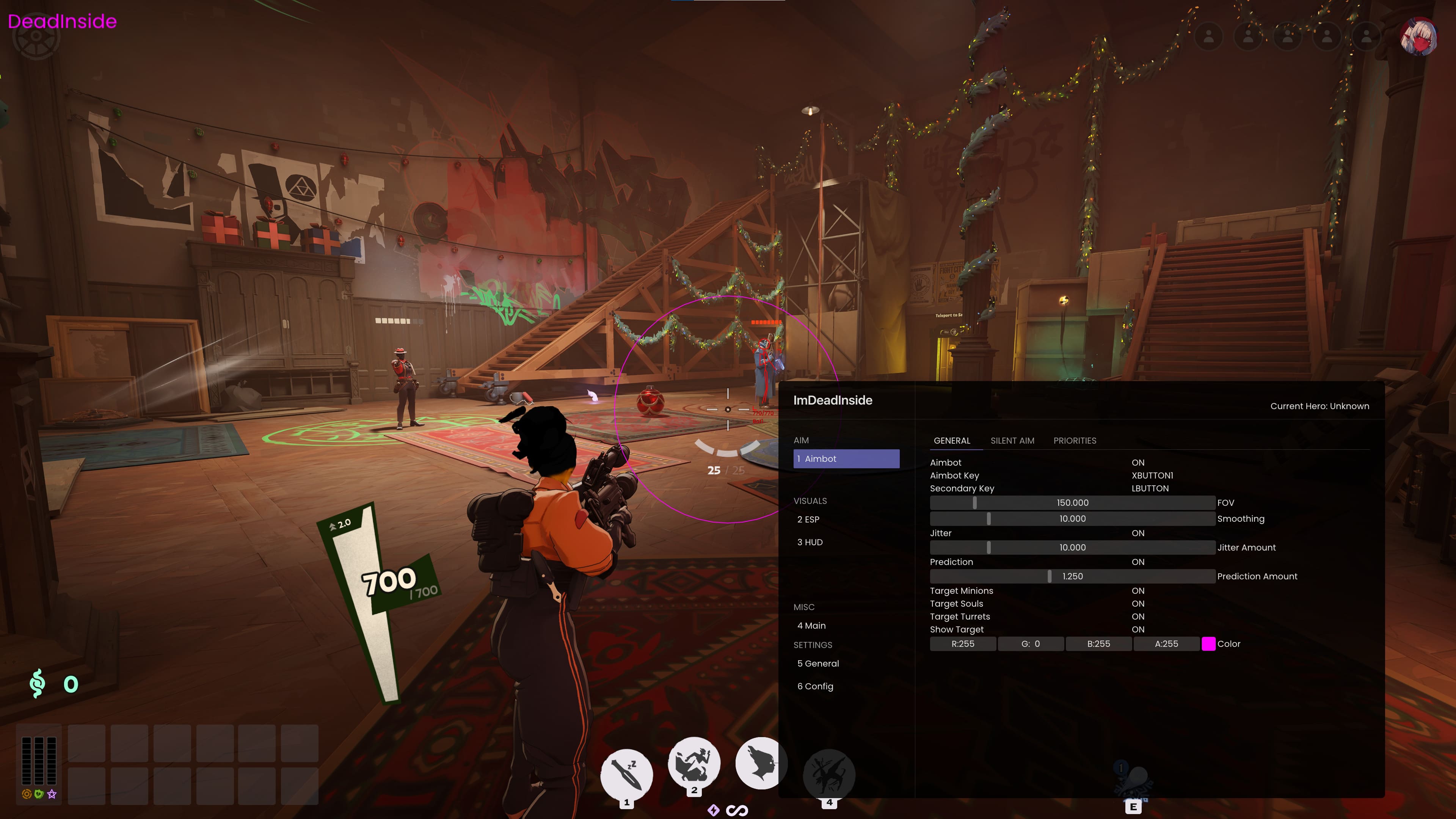The image size is (1456, 819).
Task: Switch to the Silent Aim tab
Action: (1012, 441)
